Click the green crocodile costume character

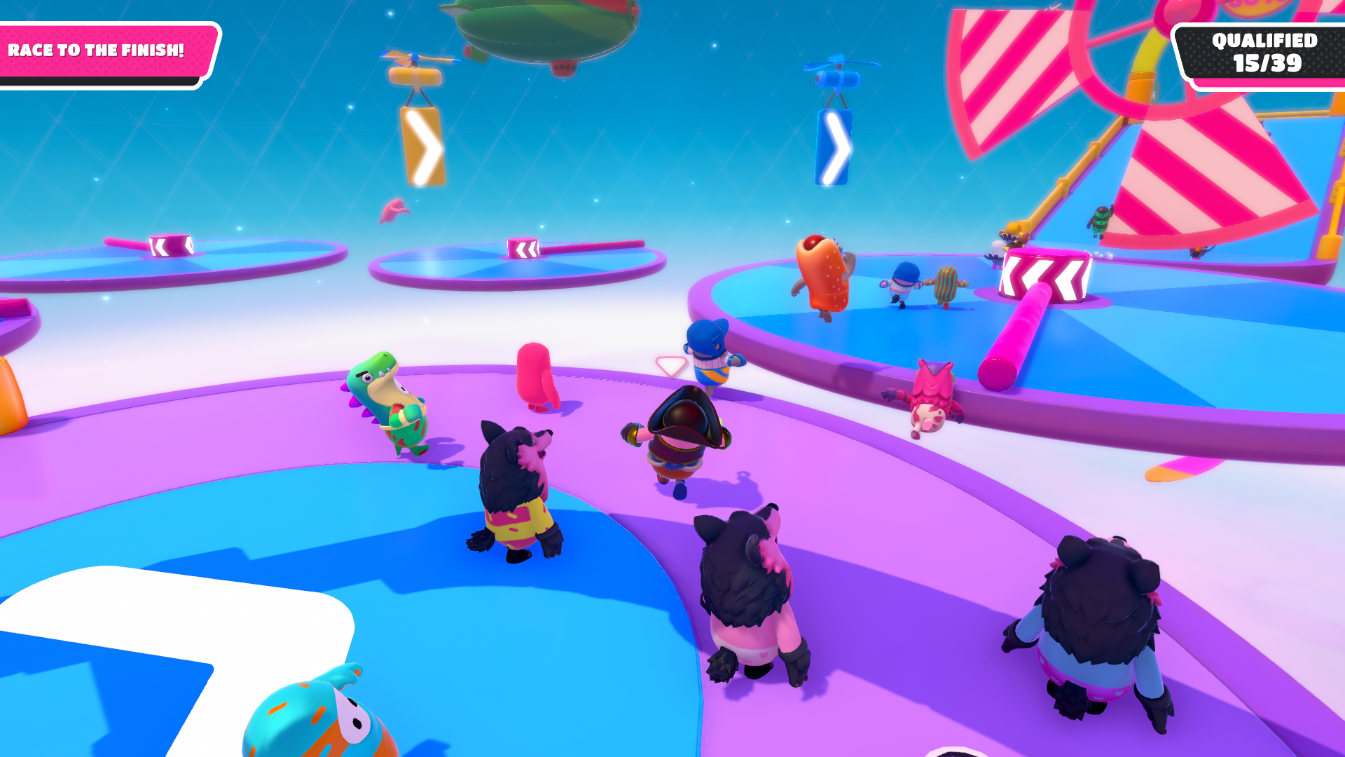(395, 410)
